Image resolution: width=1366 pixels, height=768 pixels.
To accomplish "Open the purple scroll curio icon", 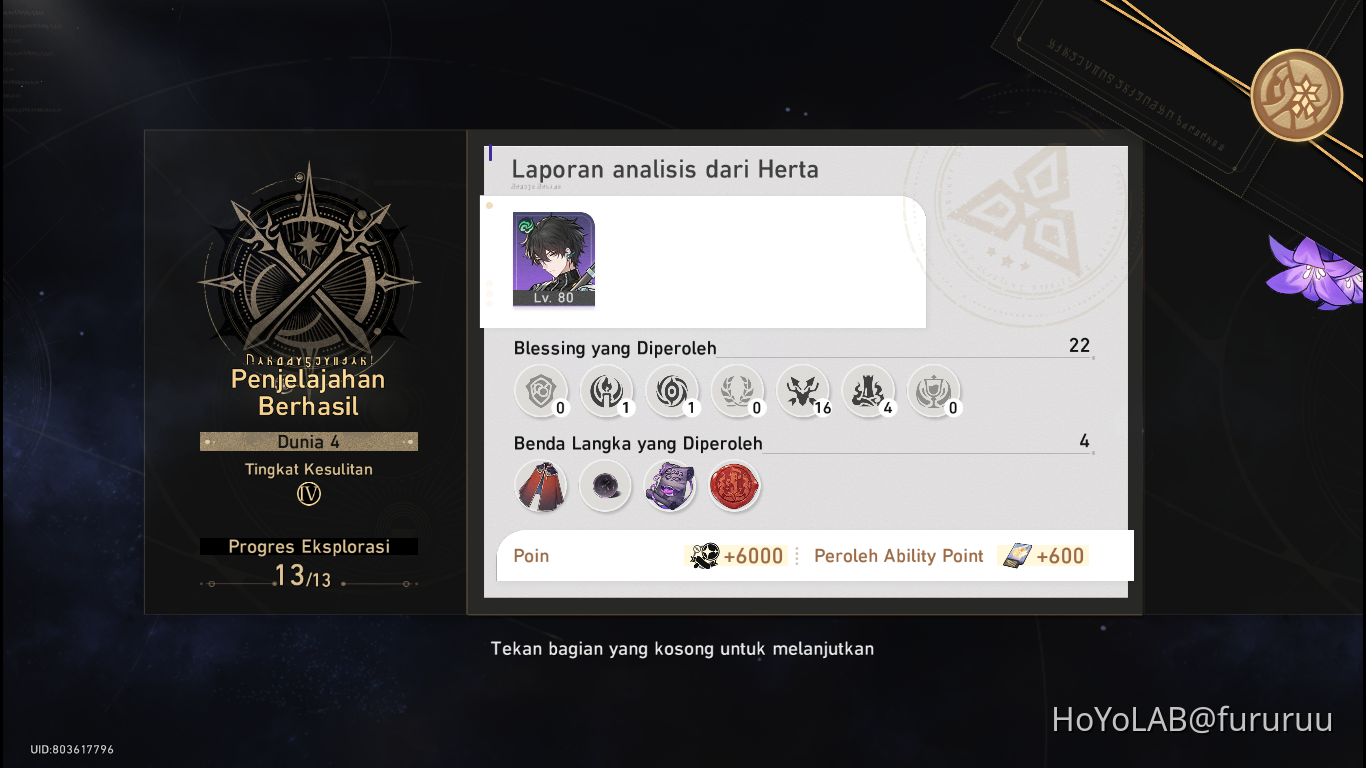I will (x=670, y=486).
